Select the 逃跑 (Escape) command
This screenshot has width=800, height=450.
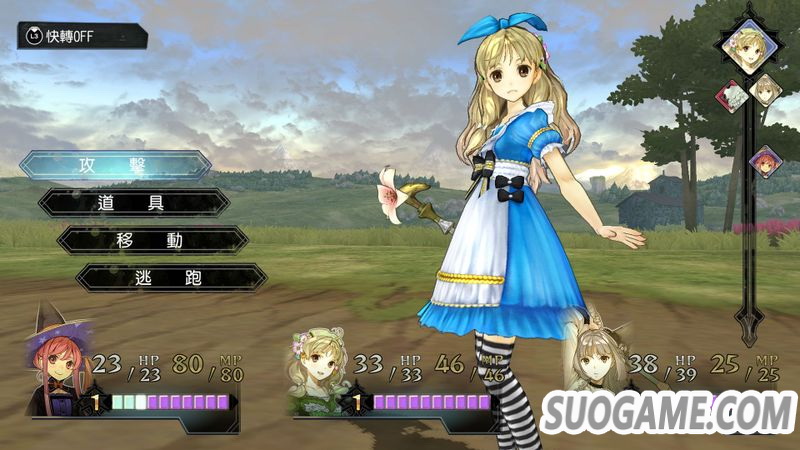coord(171,277)
